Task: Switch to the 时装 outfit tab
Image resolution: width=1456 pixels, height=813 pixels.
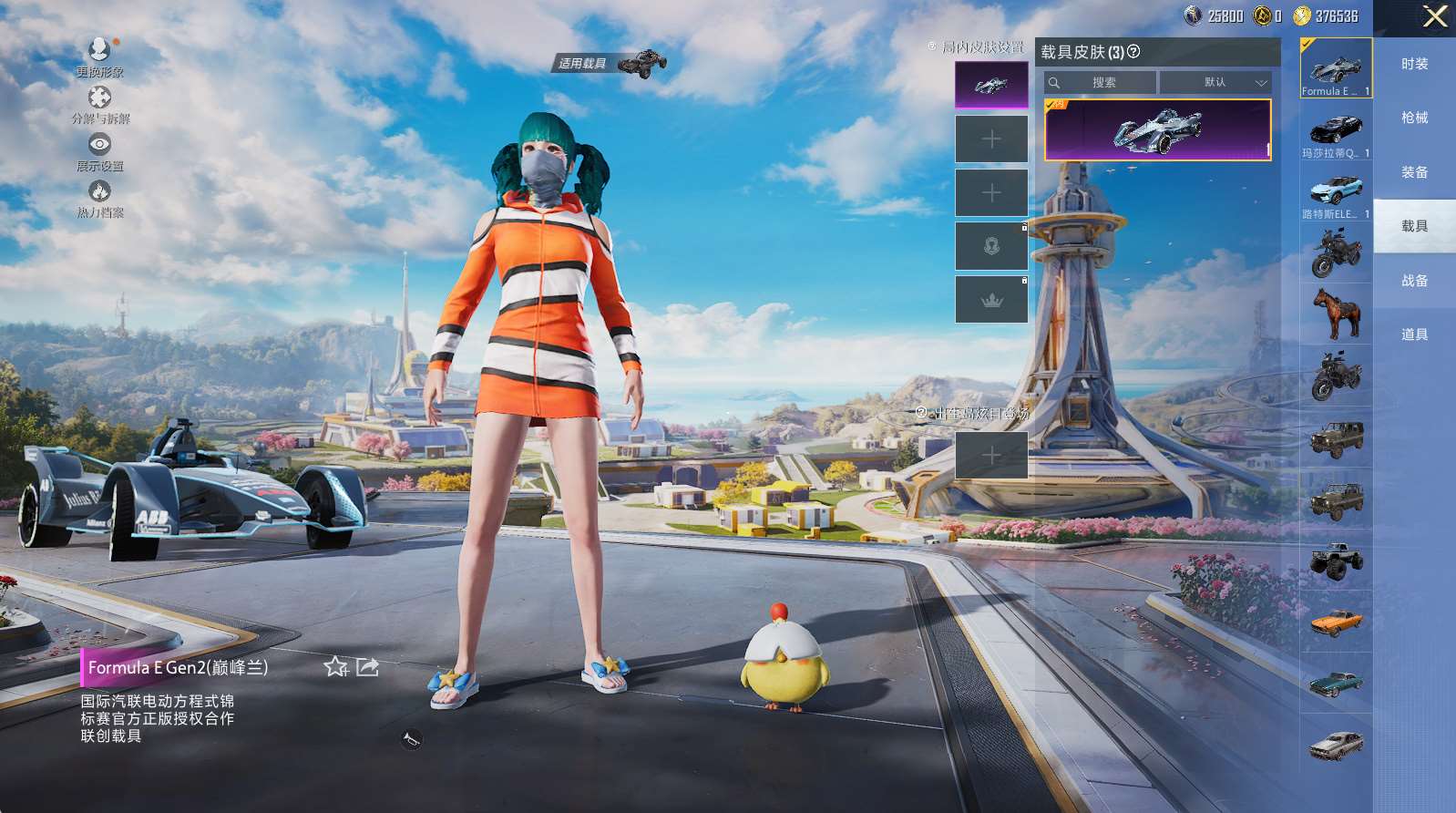Action: click(1414, 64)
